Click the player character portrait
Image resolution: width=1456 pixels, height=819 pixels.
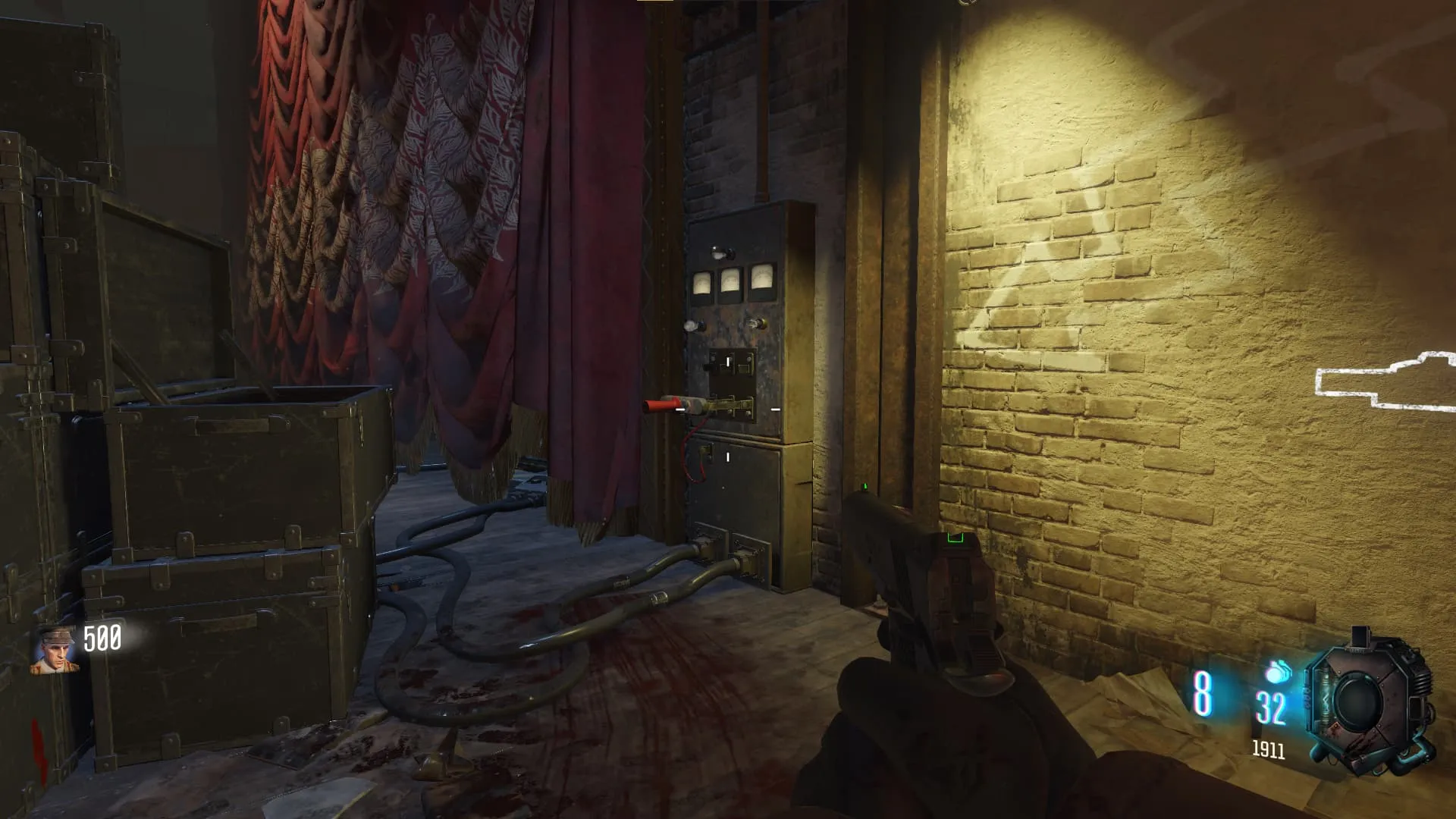click(55, 650)
